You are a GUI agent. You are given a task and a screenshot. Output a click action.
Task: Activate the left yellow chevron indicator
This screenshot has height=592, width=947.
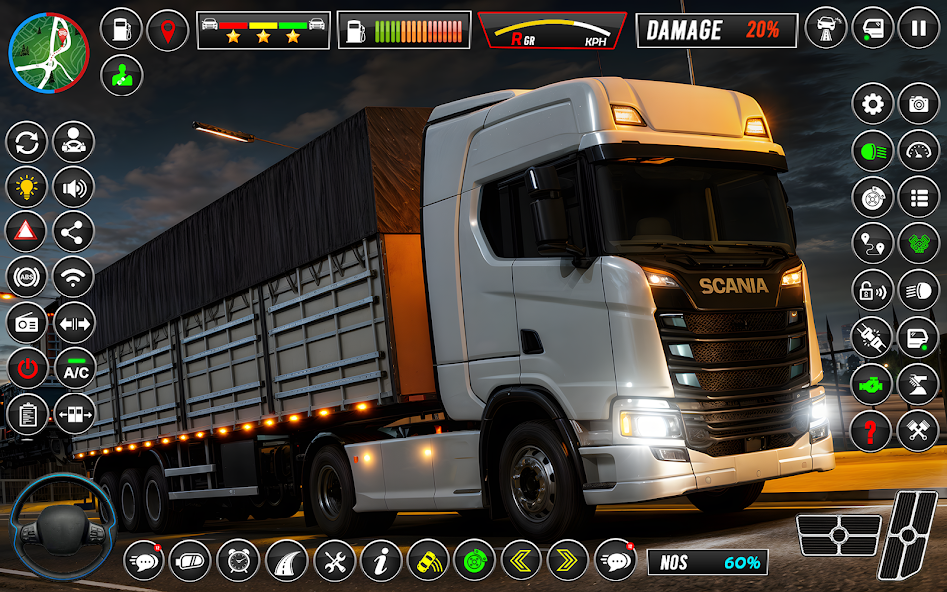click(521, 561)
